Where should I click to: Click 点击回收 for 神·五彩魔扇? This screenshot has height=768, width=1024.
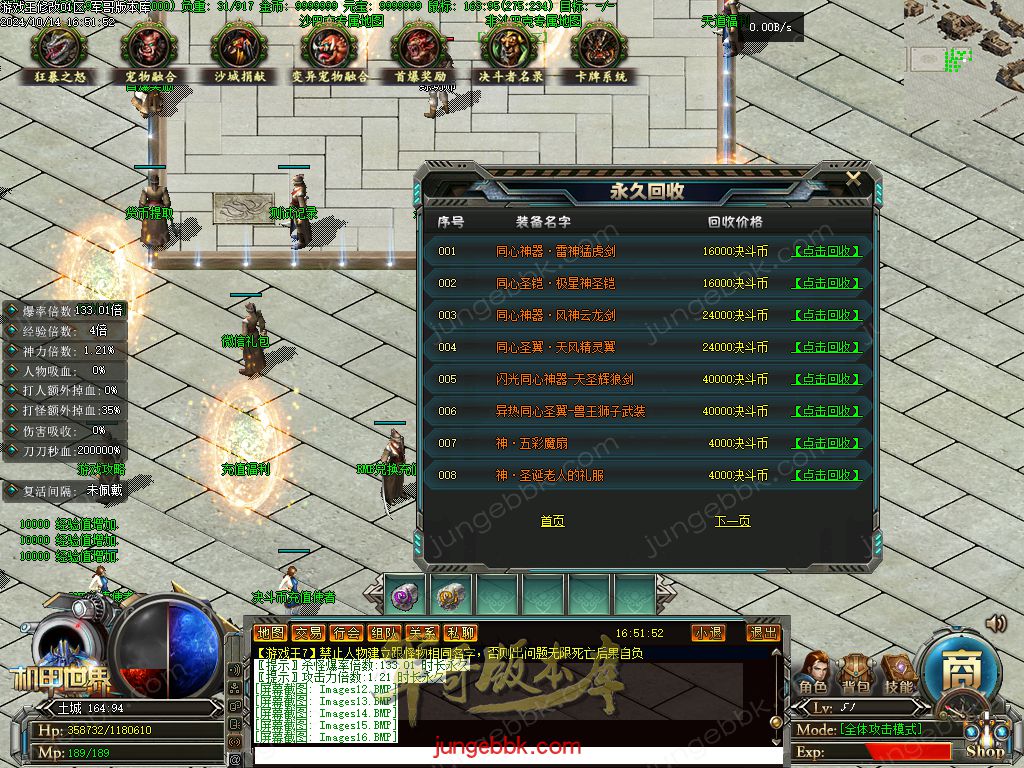[826, 444]
